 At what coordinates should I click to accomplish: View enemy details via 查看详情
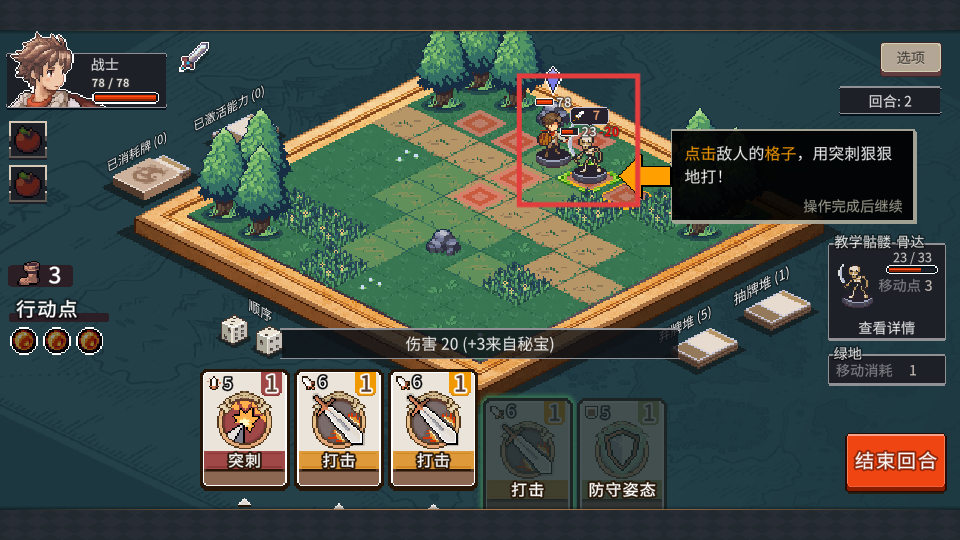(885, 327)
